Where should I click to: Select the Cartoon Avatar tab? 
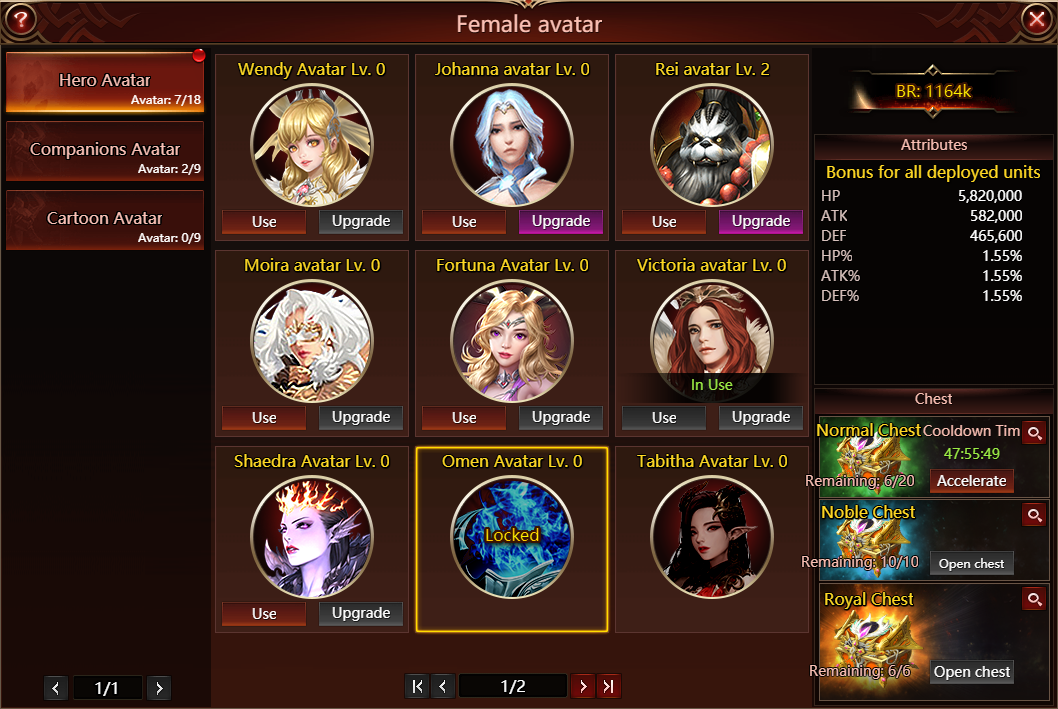(x=105, y=220)
